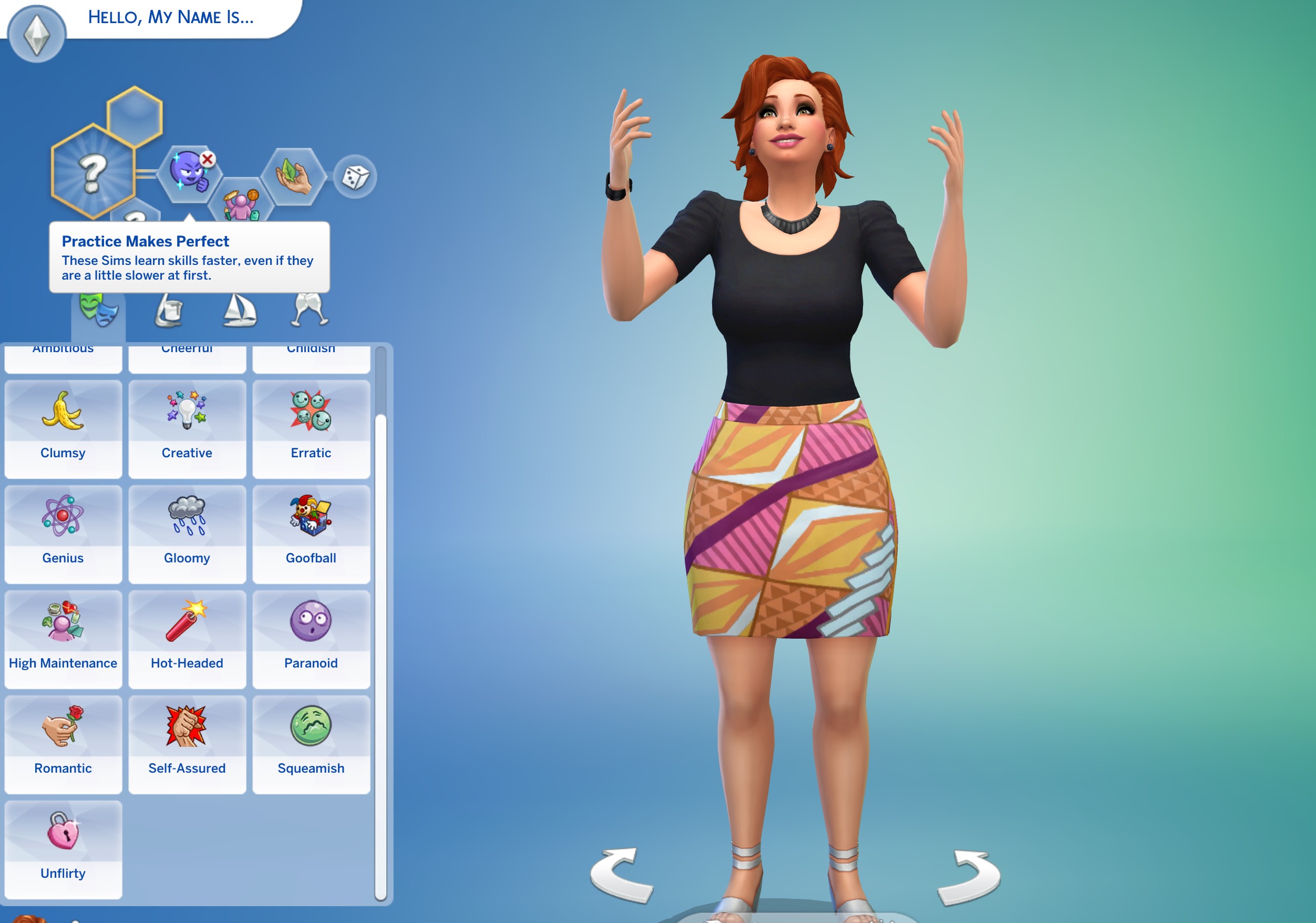Randomize traits with the dice button
1316x923 pixels.
point(355,177)
